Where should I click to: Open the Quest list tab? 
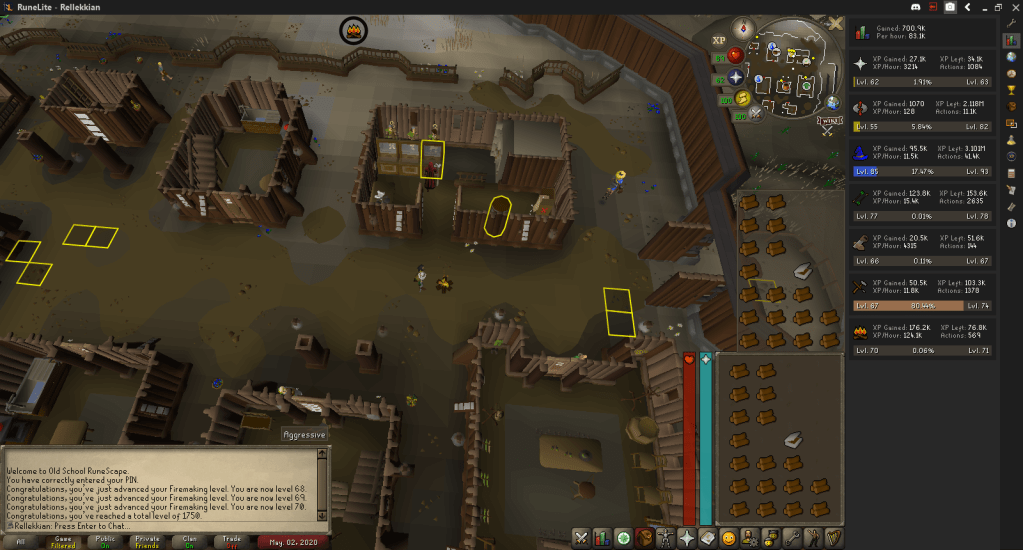click(623, 538)
